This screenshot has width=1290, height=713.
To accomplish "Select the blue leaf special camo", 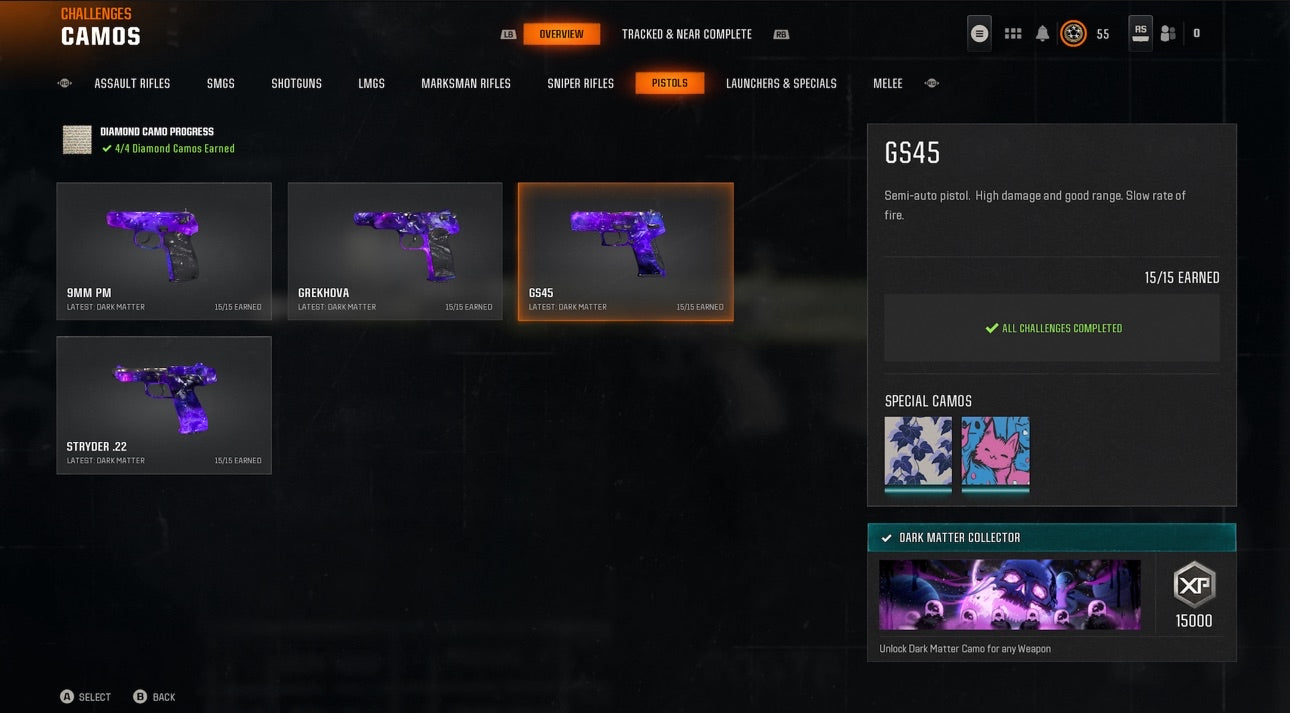I will pos(918,452).
